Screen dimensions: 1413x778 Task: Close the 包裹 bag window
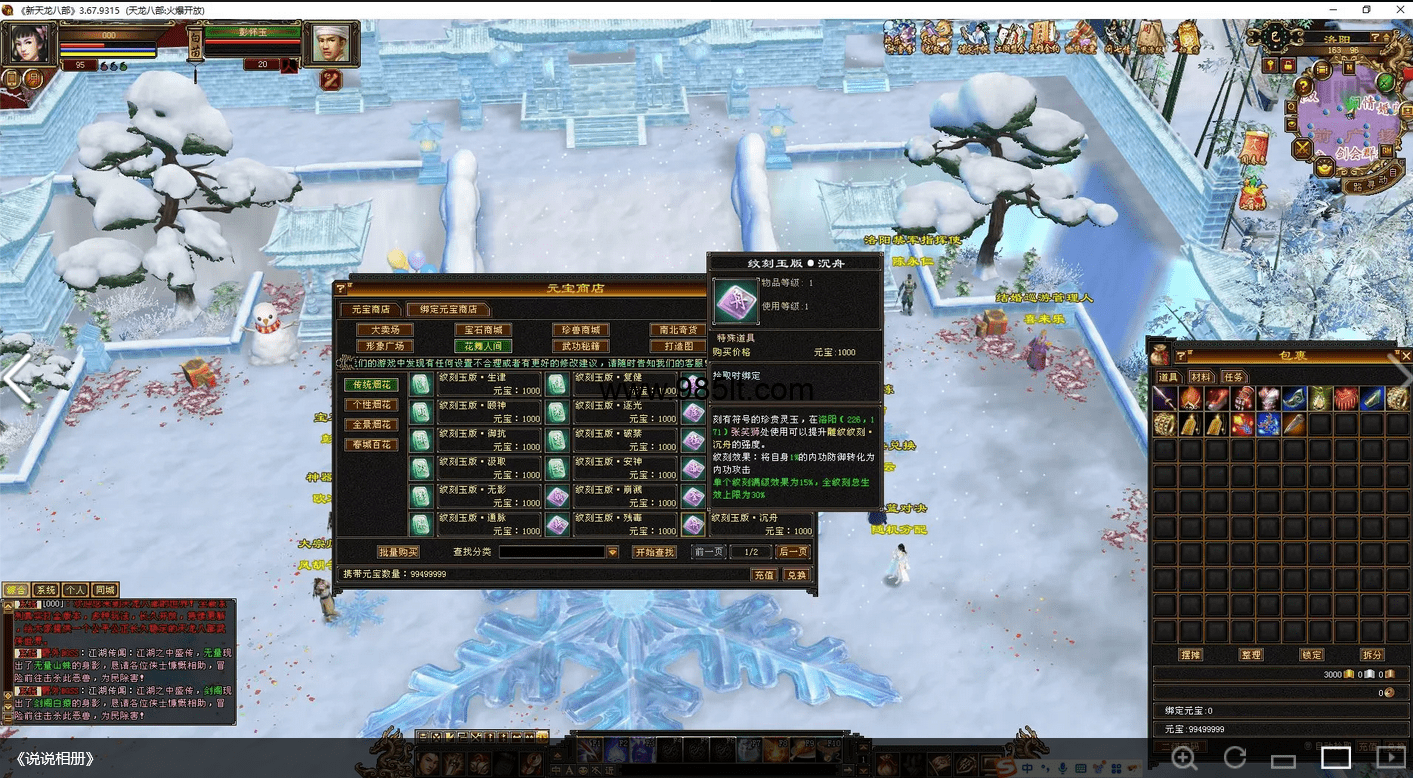tap(1405, 355)
